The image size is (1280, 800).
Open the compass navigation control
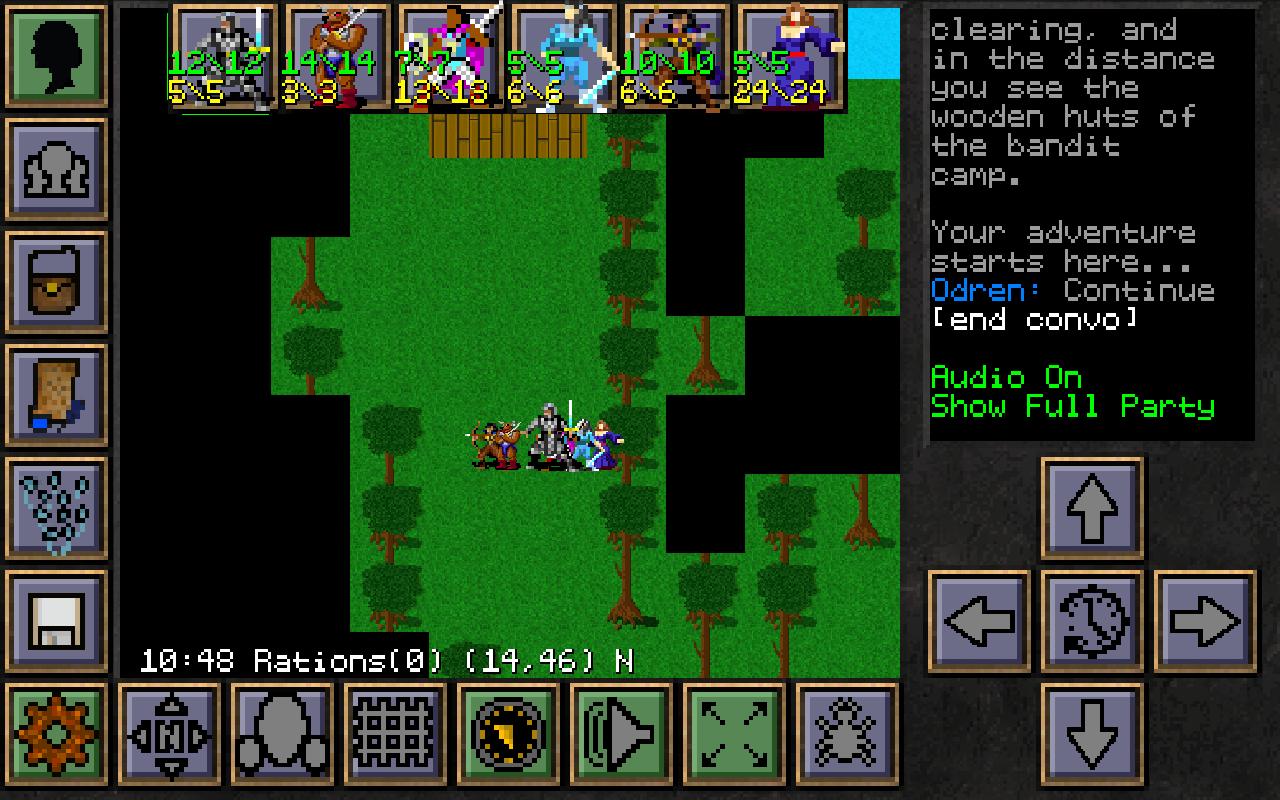coord(170,735)
